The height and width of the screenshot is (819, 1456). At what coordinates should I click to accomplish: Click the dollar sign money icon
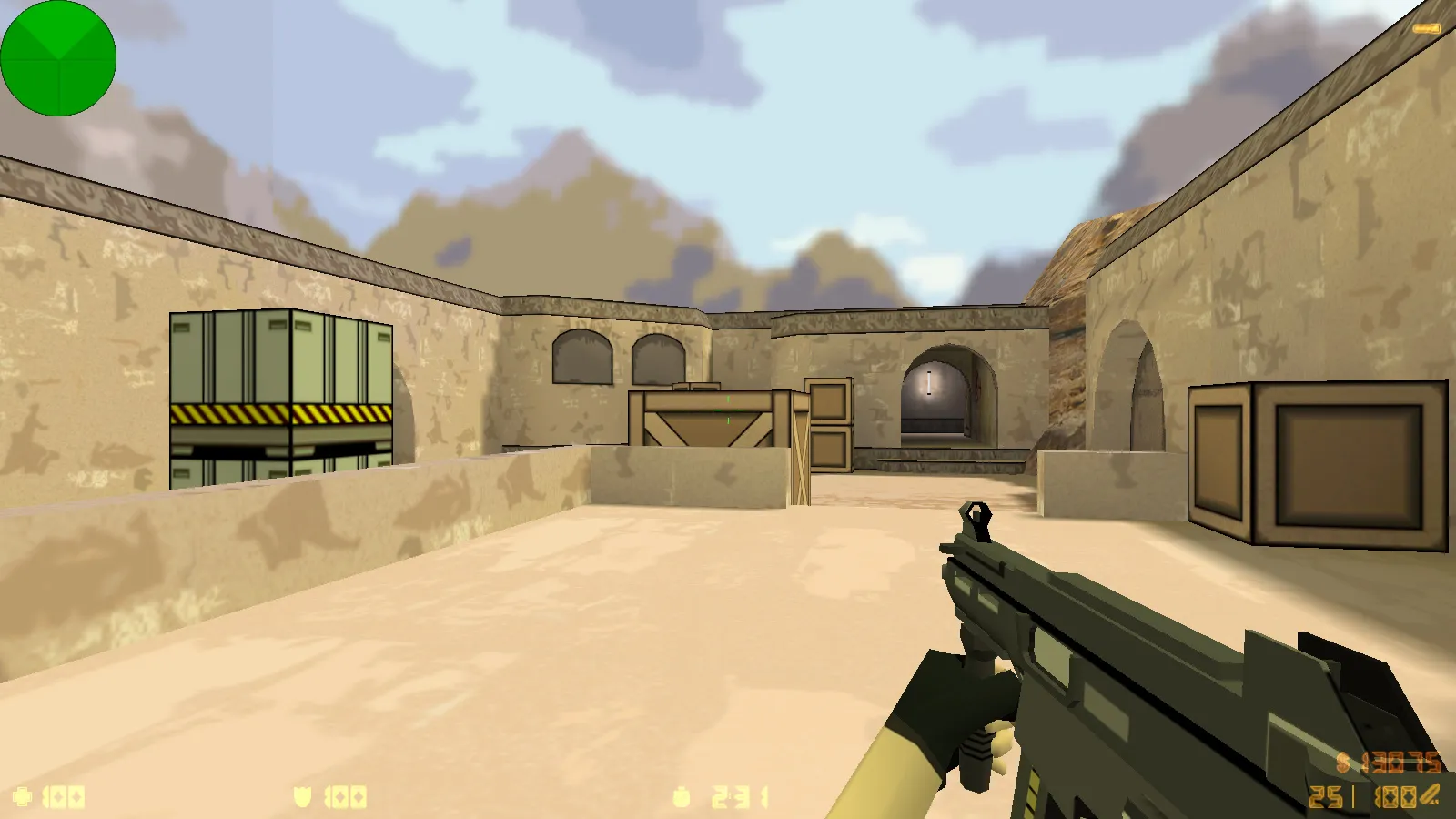1341,763
